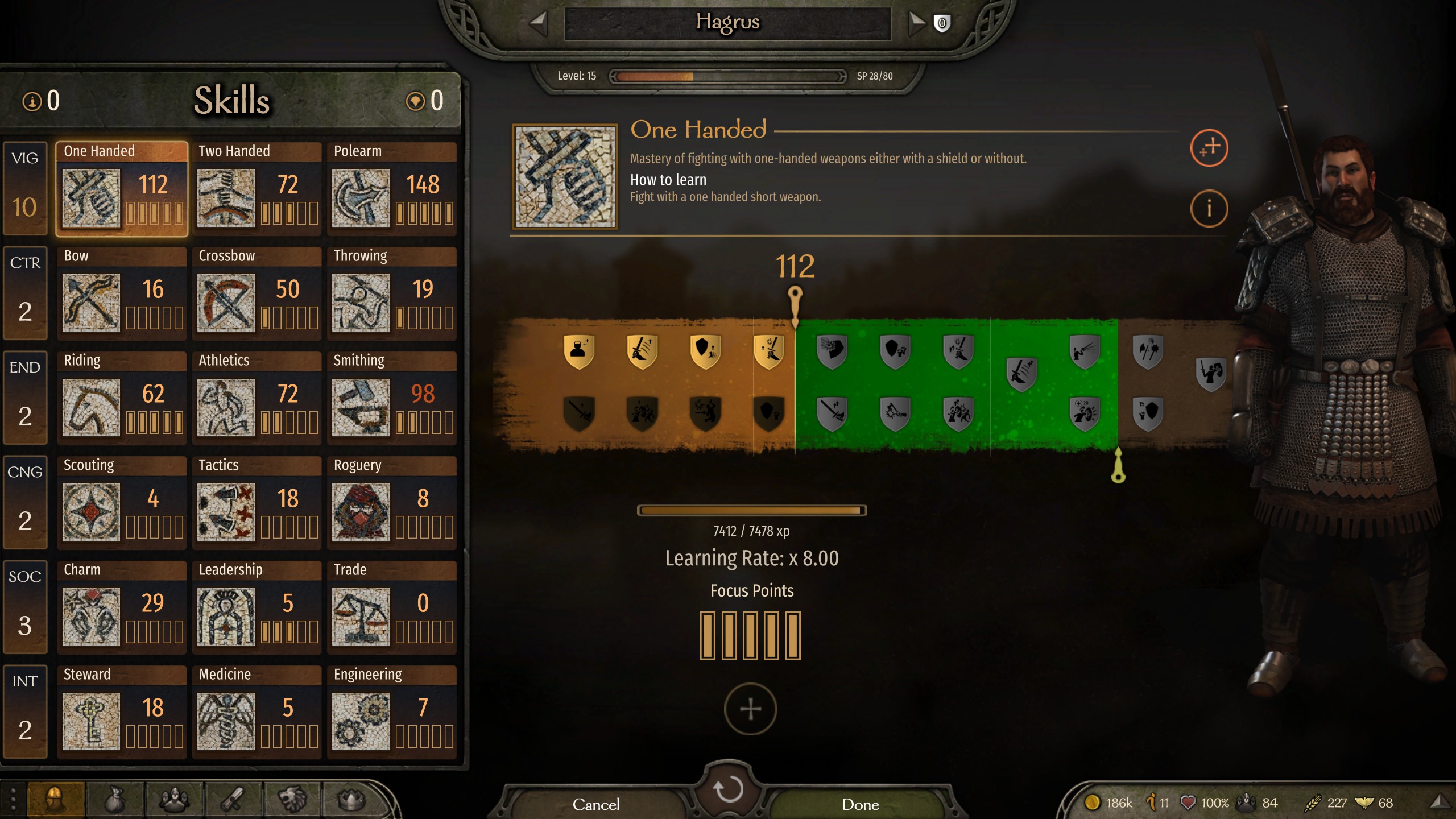Choose the Crossbow skill tile

pos(257,293)
